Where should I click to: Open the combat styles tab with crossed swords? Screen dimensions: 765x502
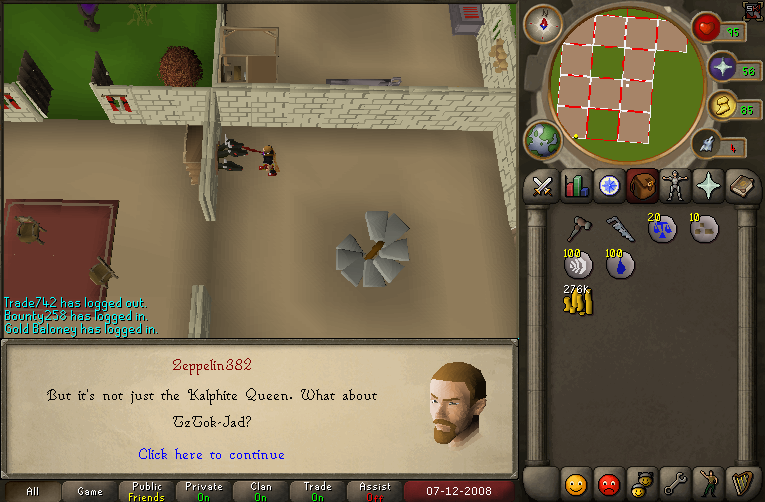click(x=543, y=186)
